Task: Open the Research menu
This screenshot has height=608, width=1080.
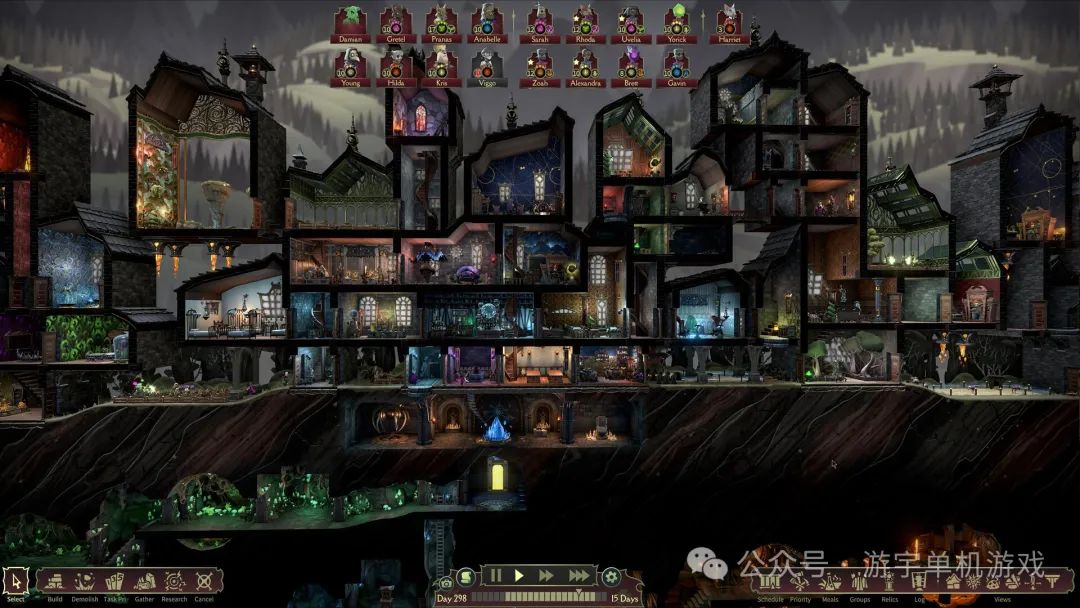Action: point(174,581)
